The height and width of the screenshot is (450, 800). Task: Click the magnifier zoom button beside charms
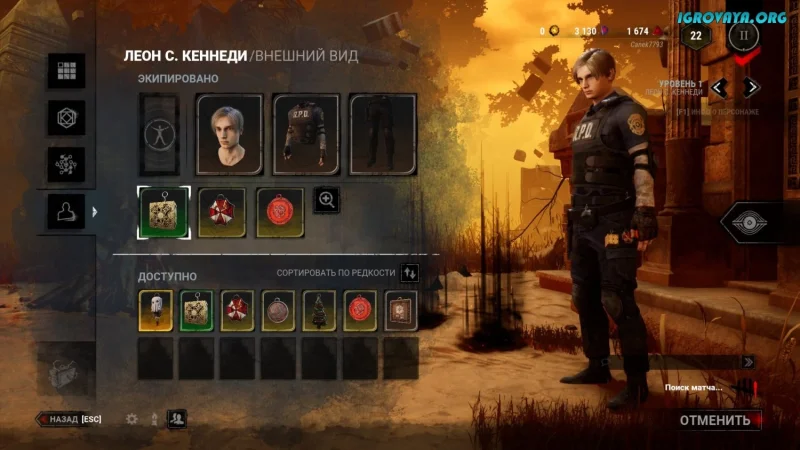pyautogui.click(x=327, y=200)
